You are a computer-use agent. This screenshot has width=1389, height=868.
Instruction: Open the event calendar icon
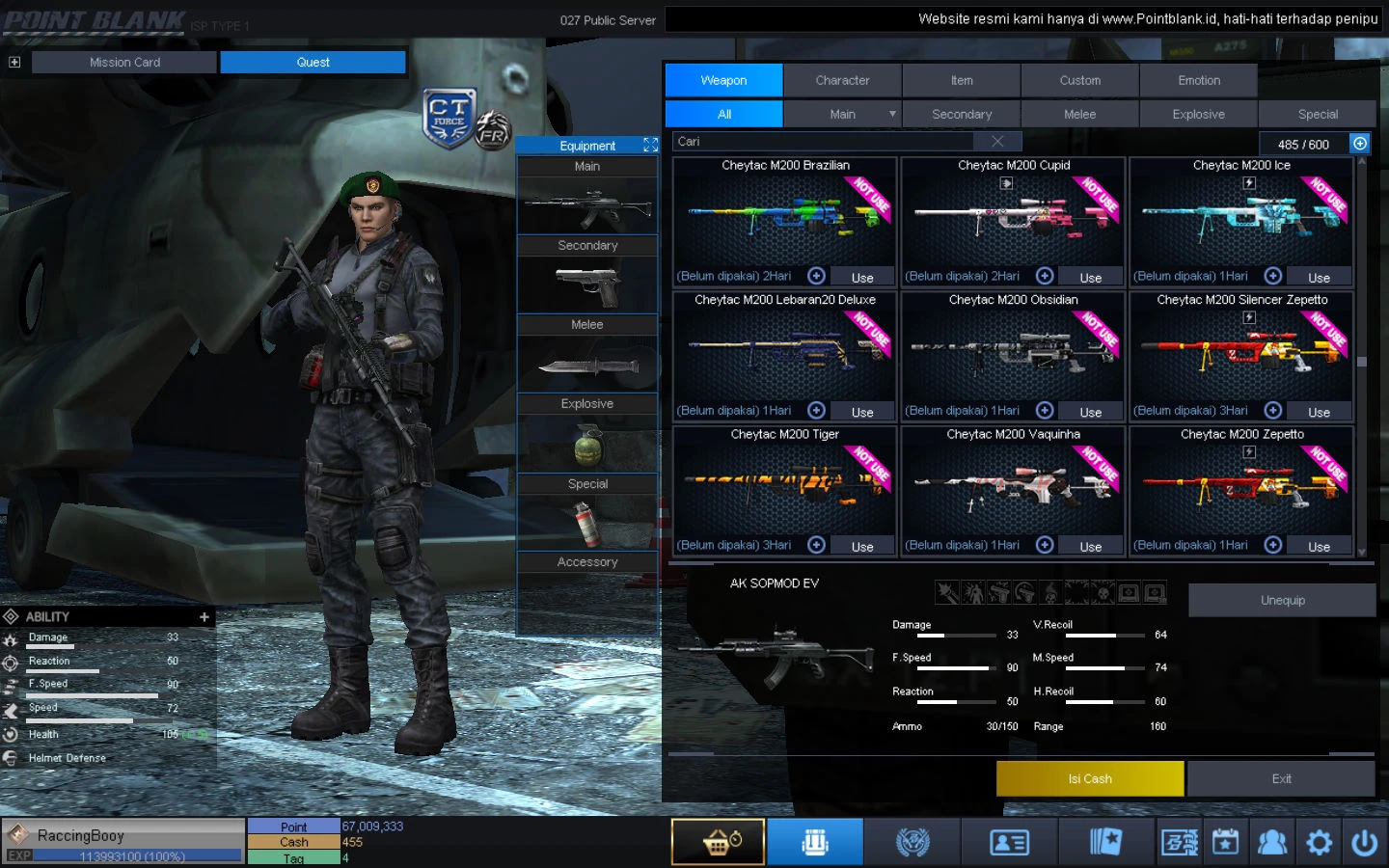(1225, 841)
